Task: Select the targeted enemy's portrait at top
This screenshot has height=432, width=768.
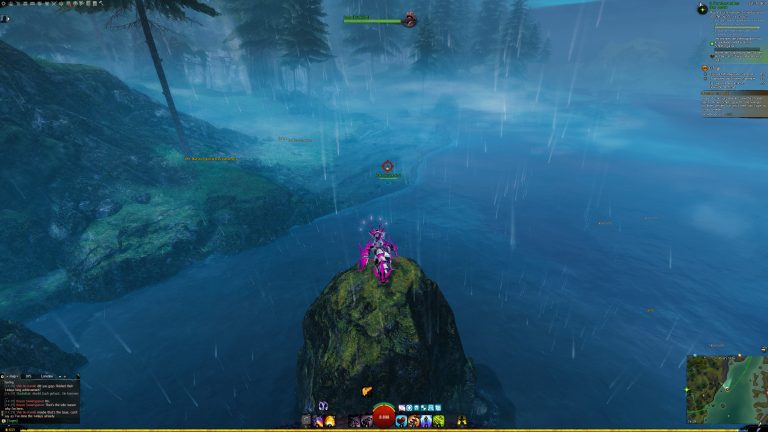Action: pos(410,20)
